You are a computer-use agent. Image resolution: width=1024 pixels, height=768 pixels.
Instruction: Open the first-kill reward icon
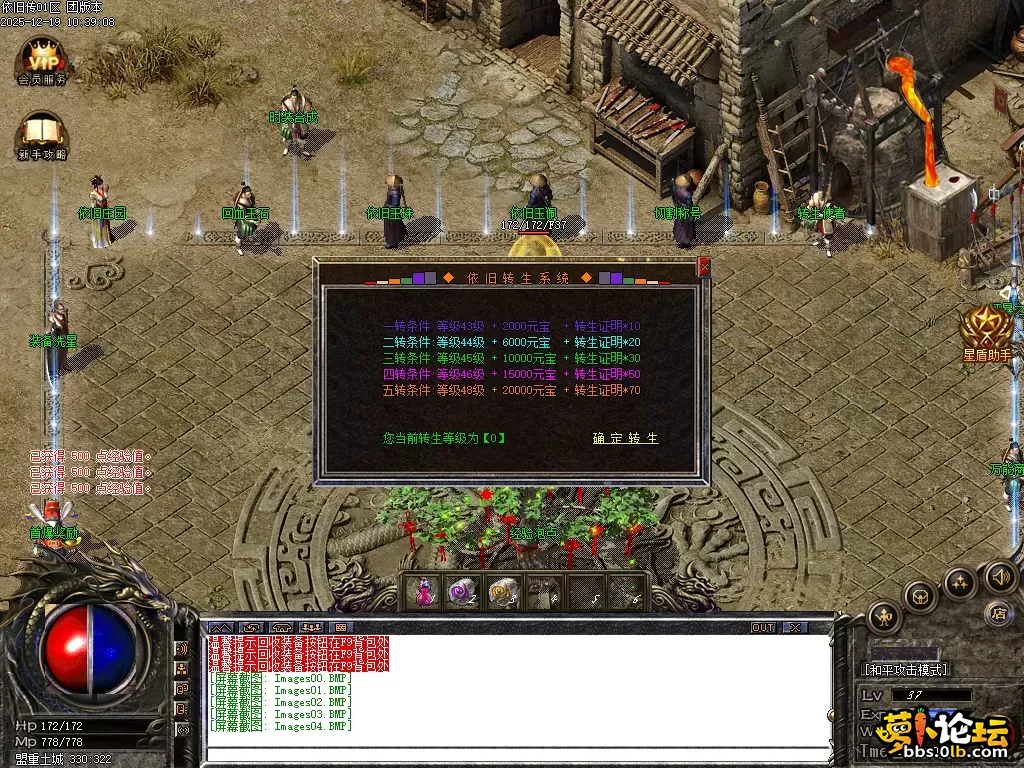pyautogui.click(x=52, y=522)
